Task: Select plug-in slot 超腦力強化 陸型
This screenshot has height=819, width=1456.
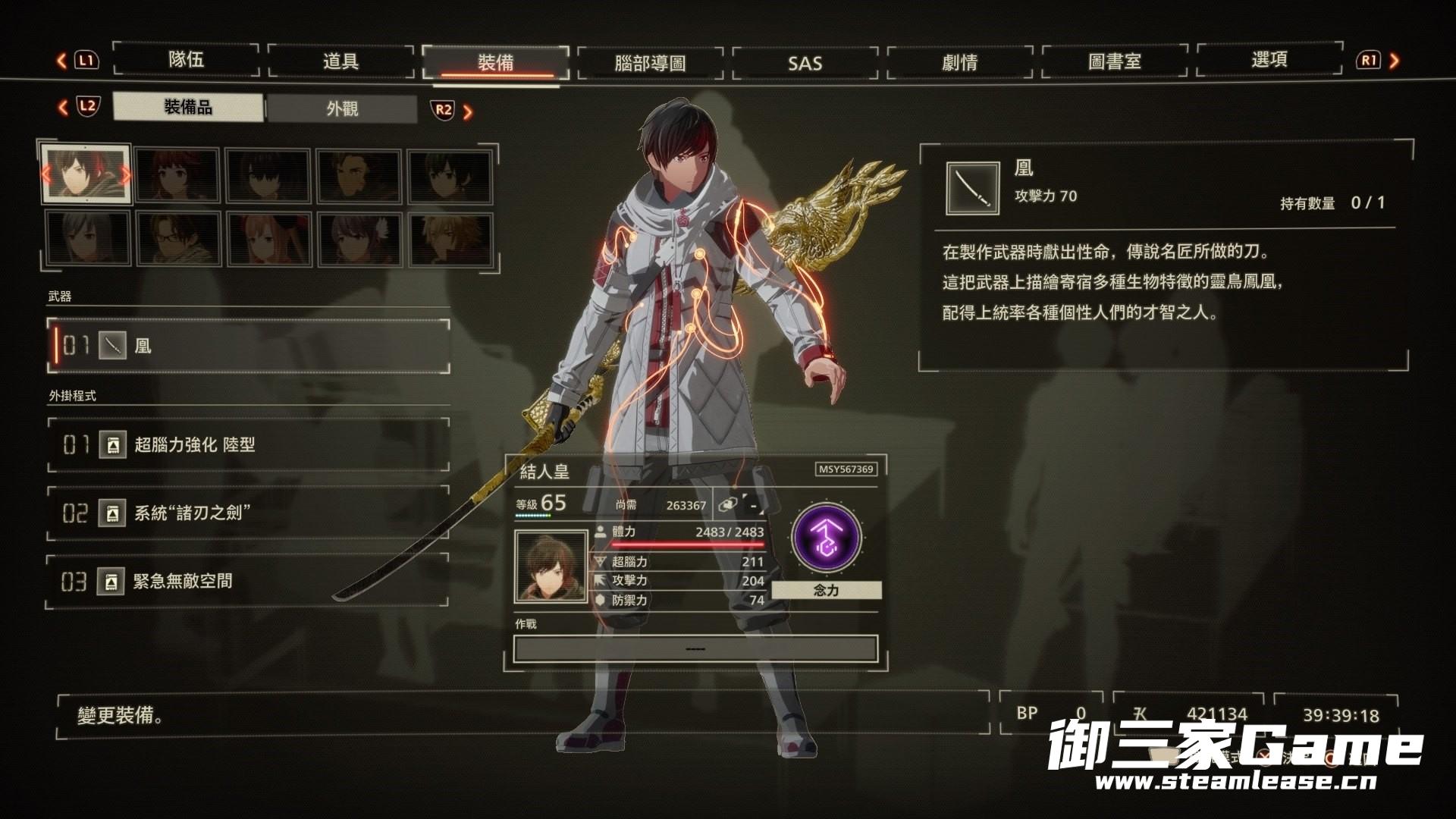Action: point(250,445)
